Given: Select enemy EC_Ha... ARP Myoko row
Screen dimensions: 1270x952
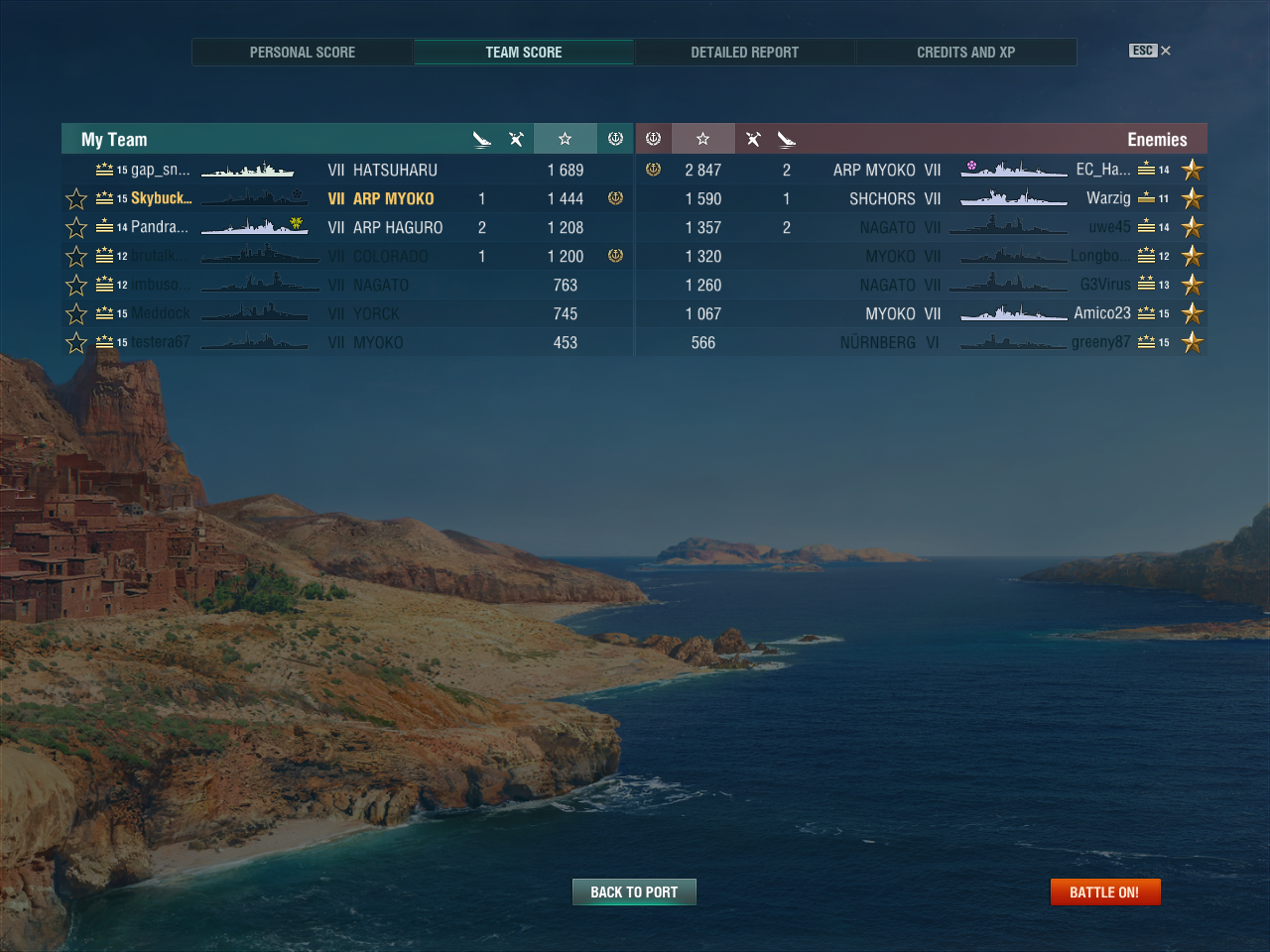Looking at the screenshot, I should point(921,170).
